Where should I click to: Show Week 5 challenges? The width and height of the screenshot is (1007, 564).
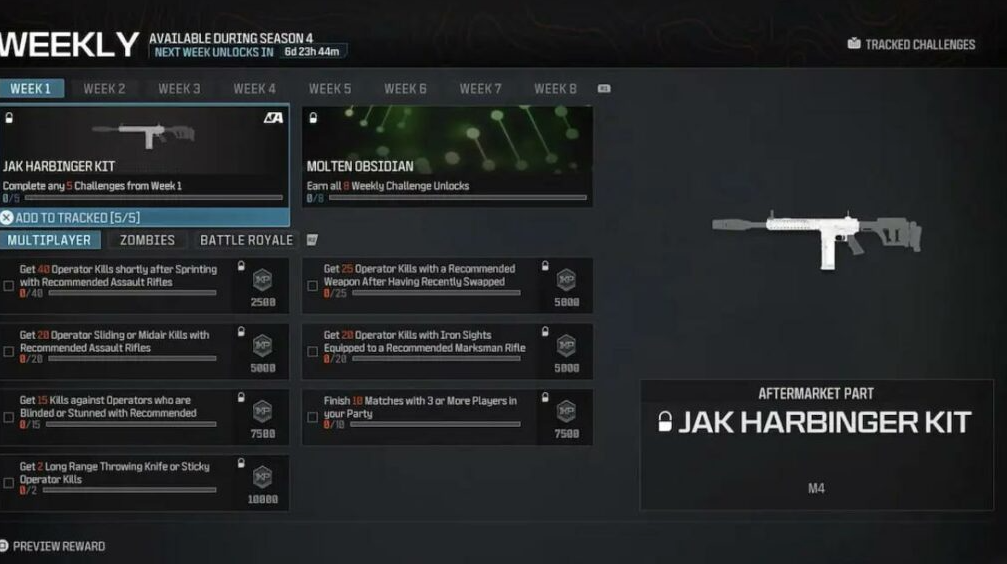coord(330,89)
